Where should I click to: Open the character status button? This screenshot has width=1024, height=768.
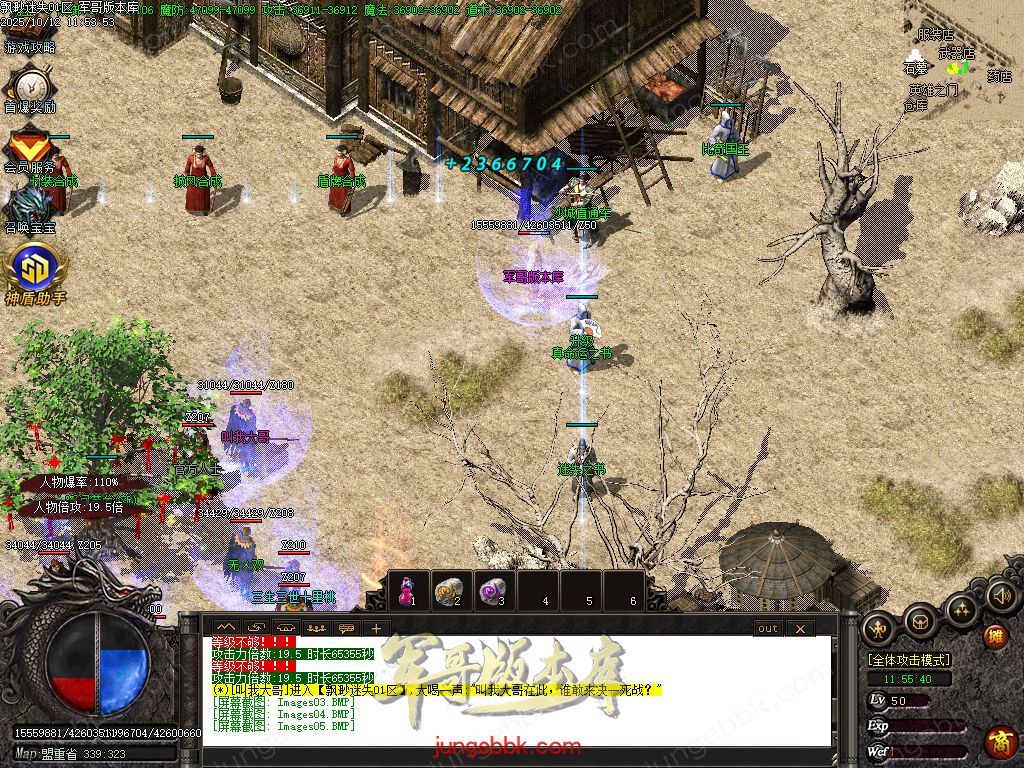879,627
